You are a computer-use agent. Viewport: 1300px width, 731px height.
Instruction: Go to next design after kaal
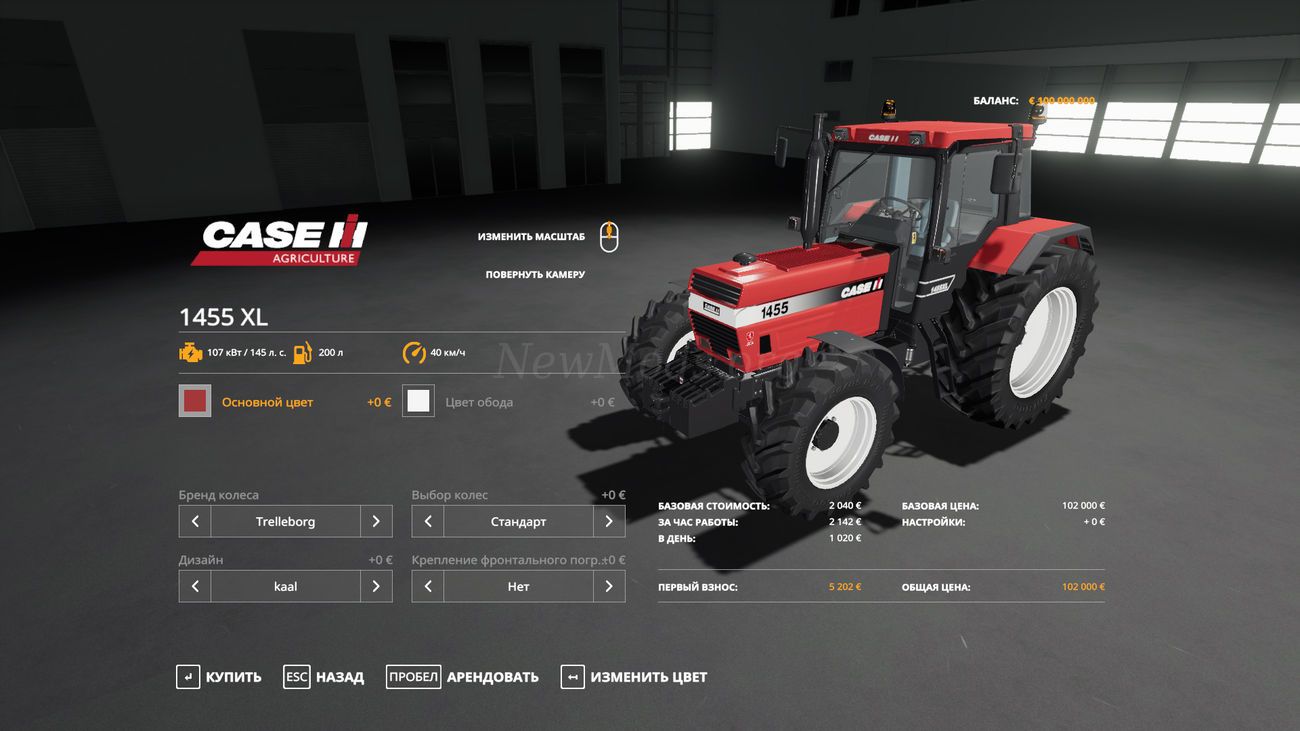tap(376, 586)
